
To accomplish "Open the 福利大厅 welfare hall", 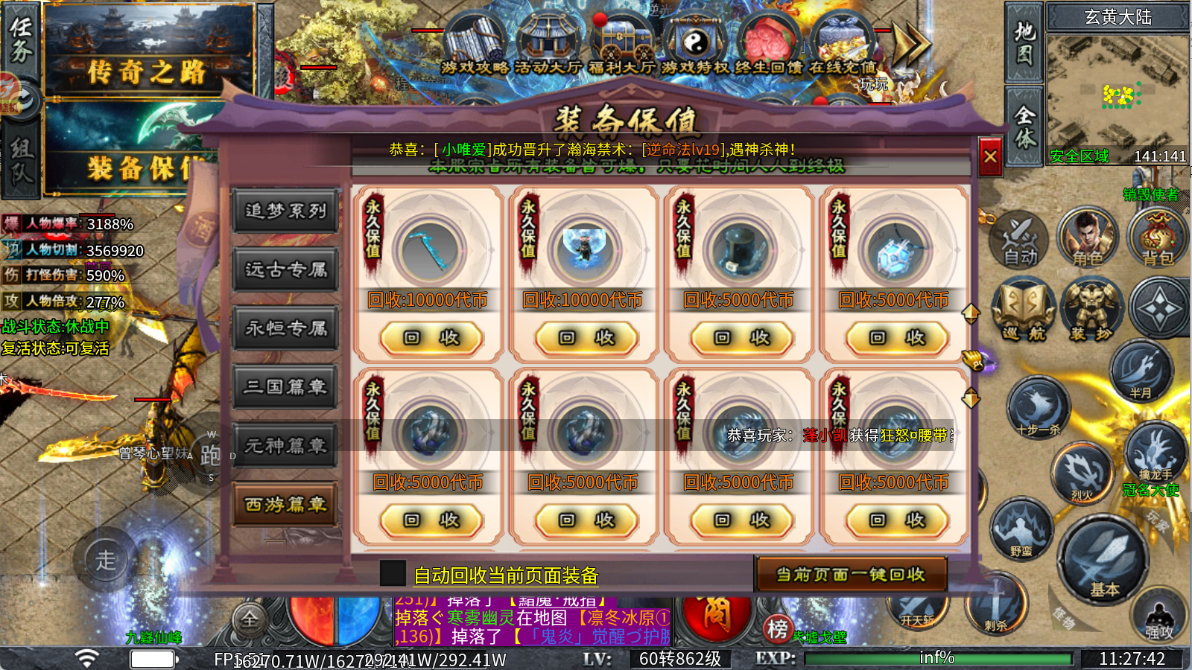I will point(622,43).
